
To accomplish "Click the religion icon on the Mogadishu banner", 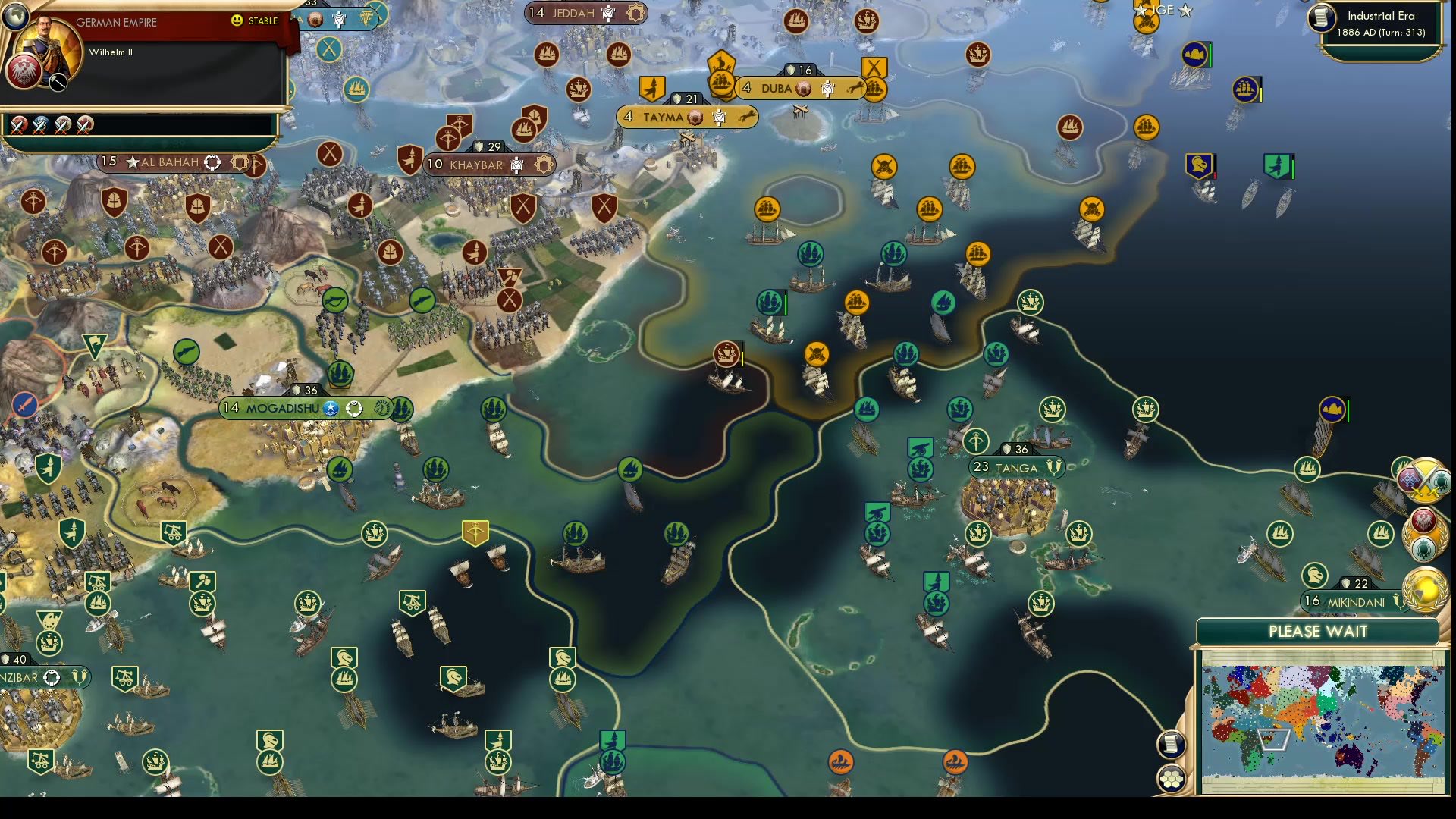I will pos(329,408).
